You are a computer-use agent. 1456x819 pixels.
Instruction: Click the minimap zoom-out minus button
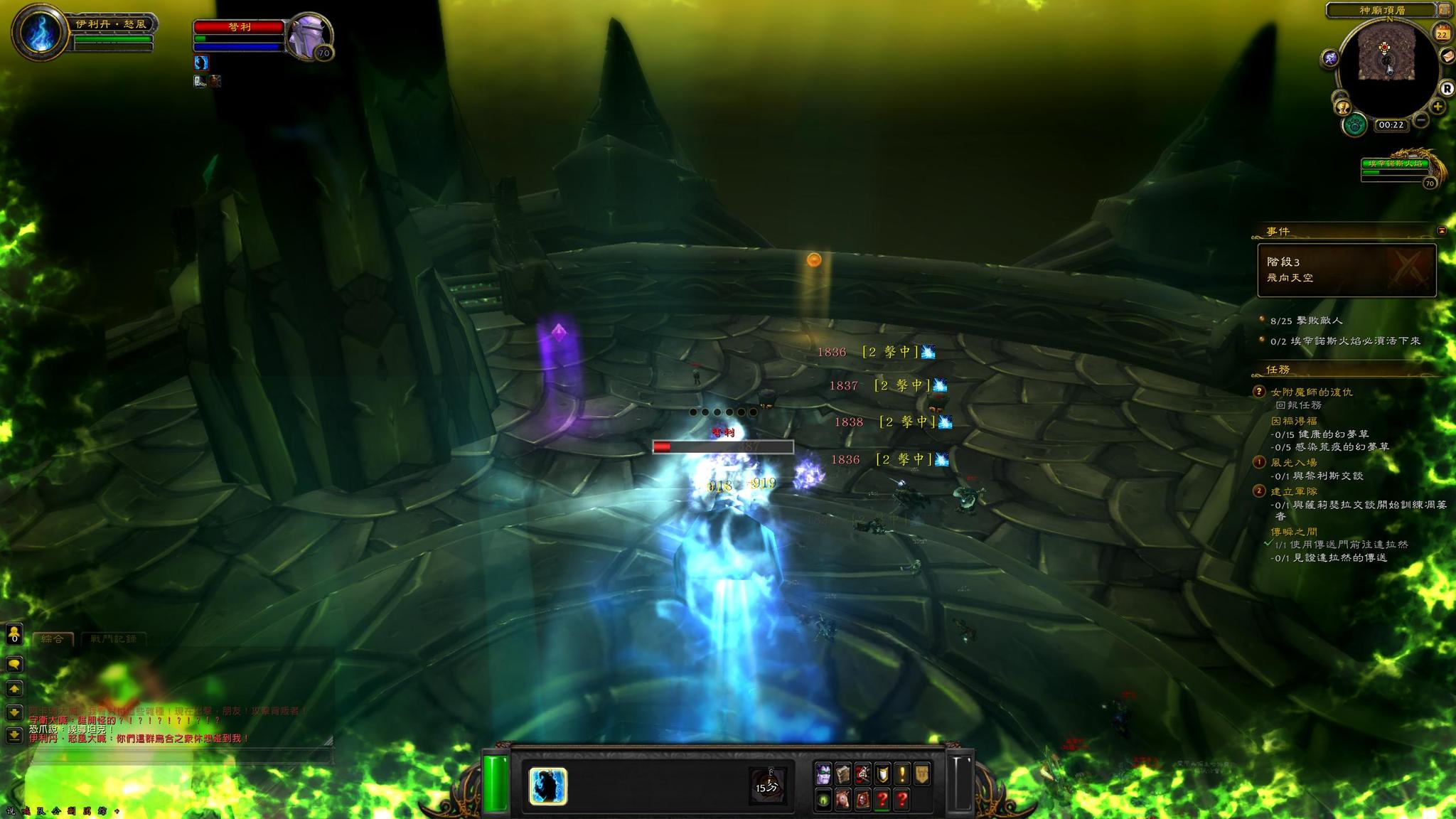click(1420, 120)
